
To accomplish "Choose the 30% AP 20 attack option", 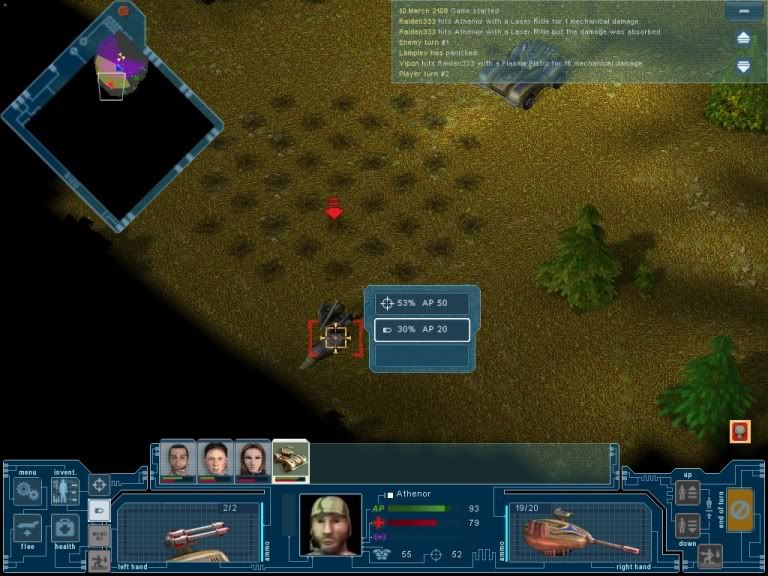I will [x=422, y=329].
